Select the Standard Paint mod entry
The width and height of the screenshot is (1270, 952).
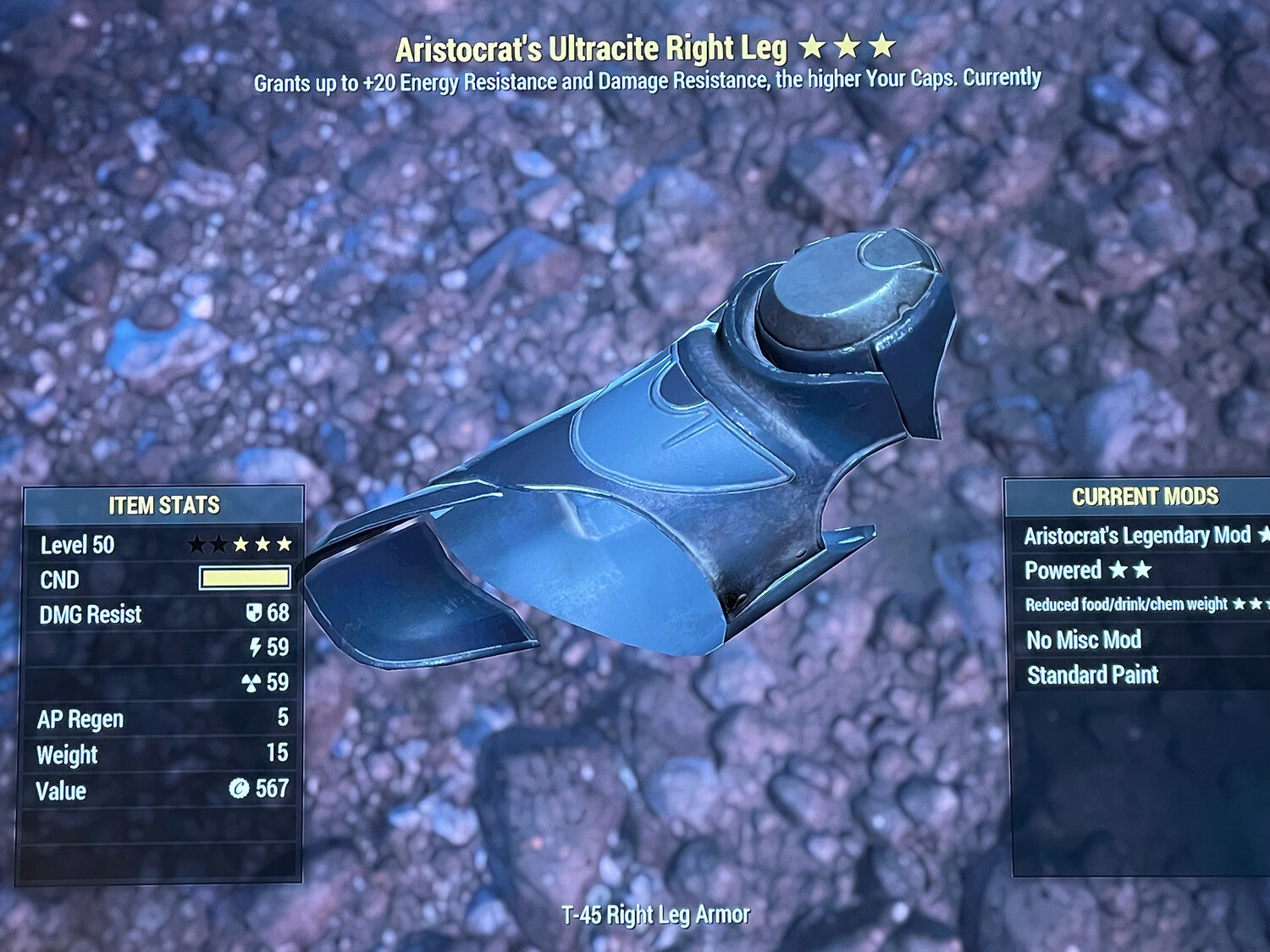click(x=1092, y=674)
